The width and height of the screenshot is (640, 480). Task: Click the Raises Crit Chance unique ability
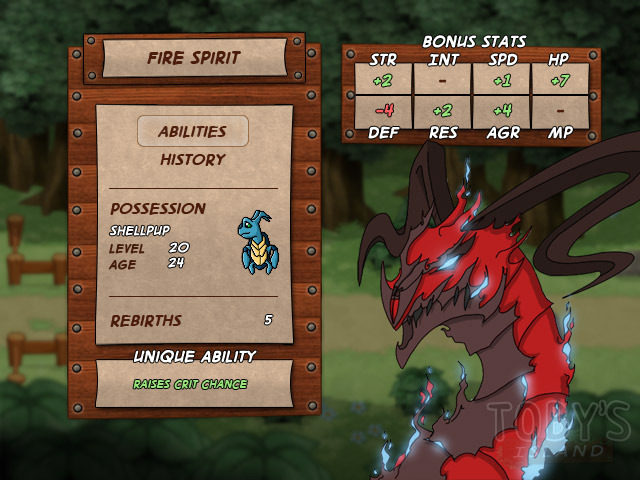coord(190,384)
